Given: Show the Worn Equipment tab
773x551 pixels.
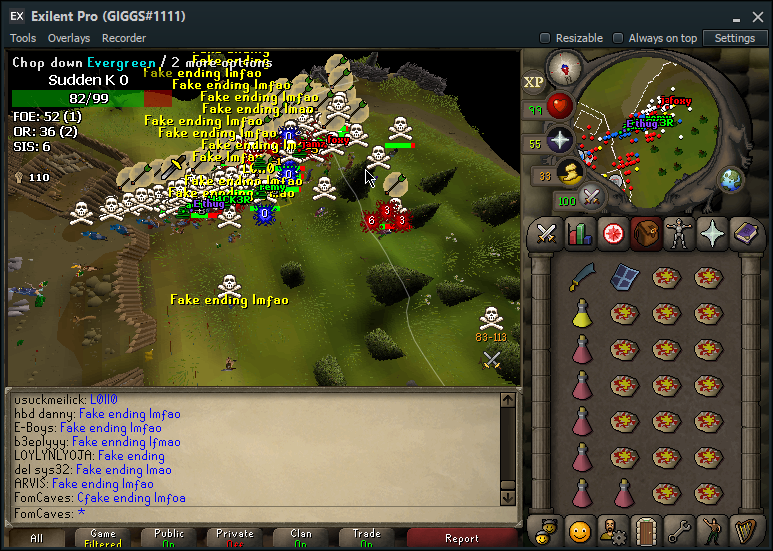Looking at the screenshot, I should (678, 233).
